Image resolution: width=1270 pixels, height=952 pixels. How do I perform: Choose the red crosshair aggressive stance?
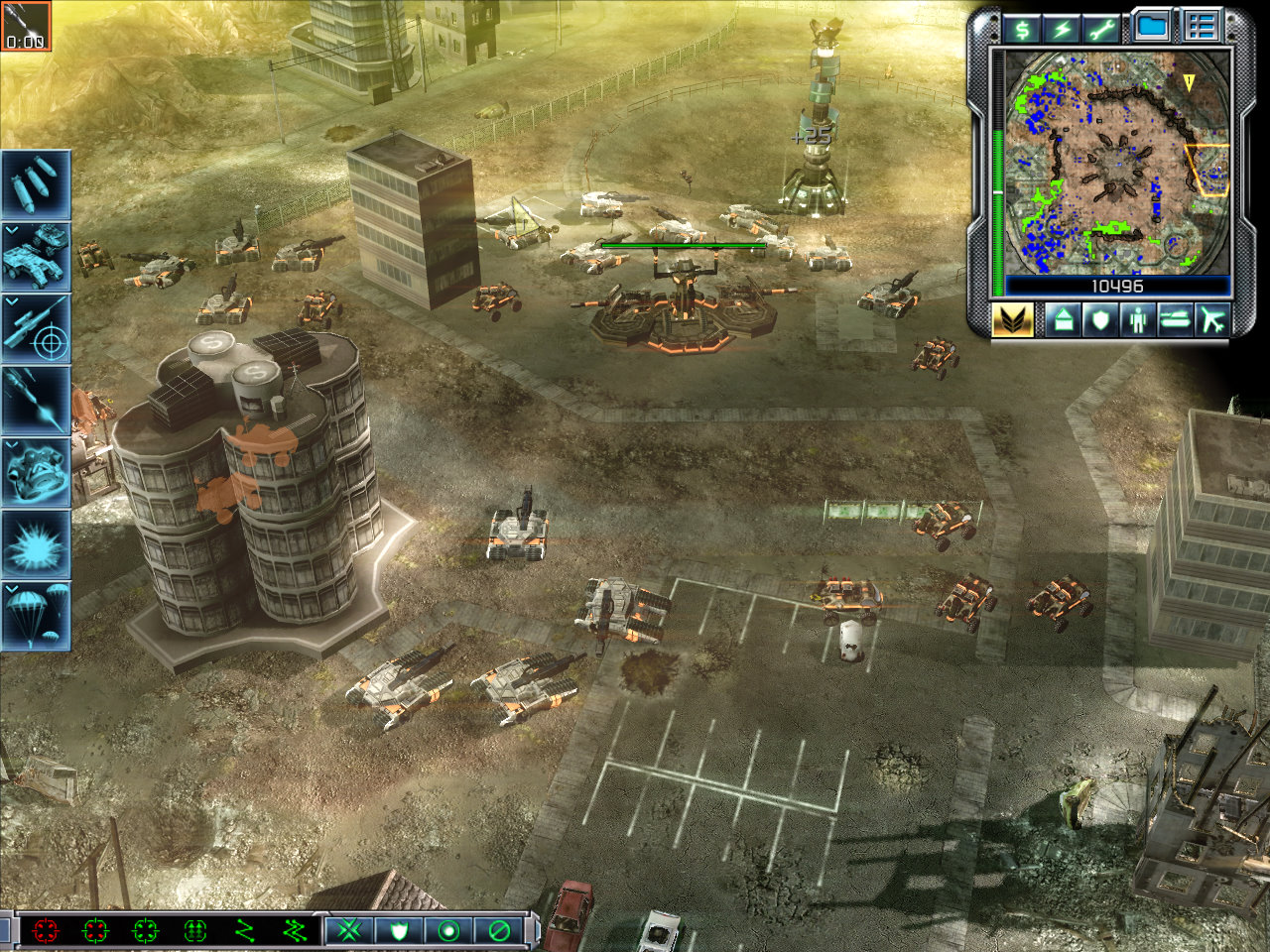click(x=46, y=930)
